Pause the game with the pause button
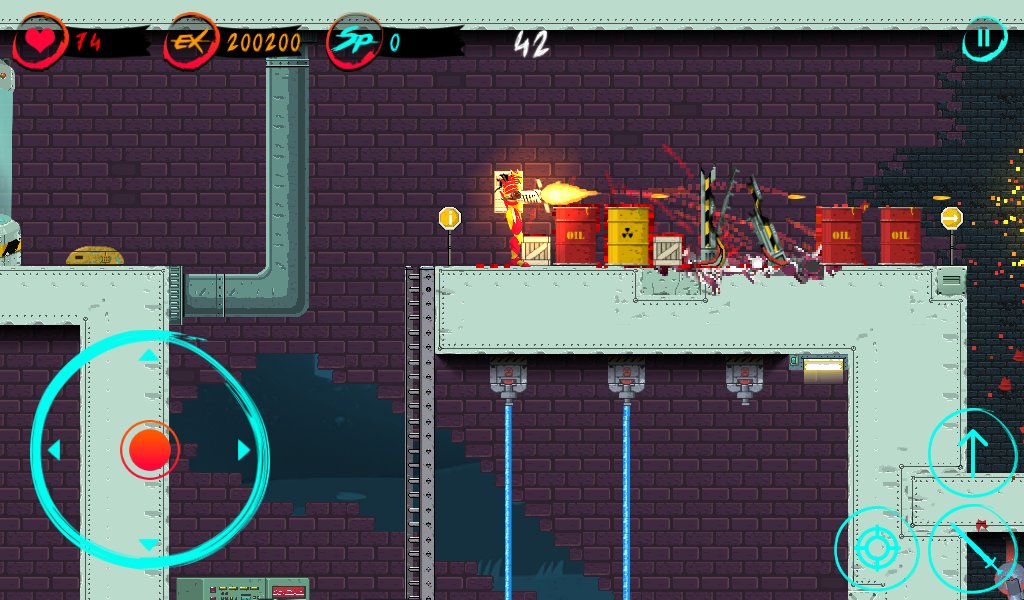The width and height of the screenshot is (1024, 600). click(985, 39)
